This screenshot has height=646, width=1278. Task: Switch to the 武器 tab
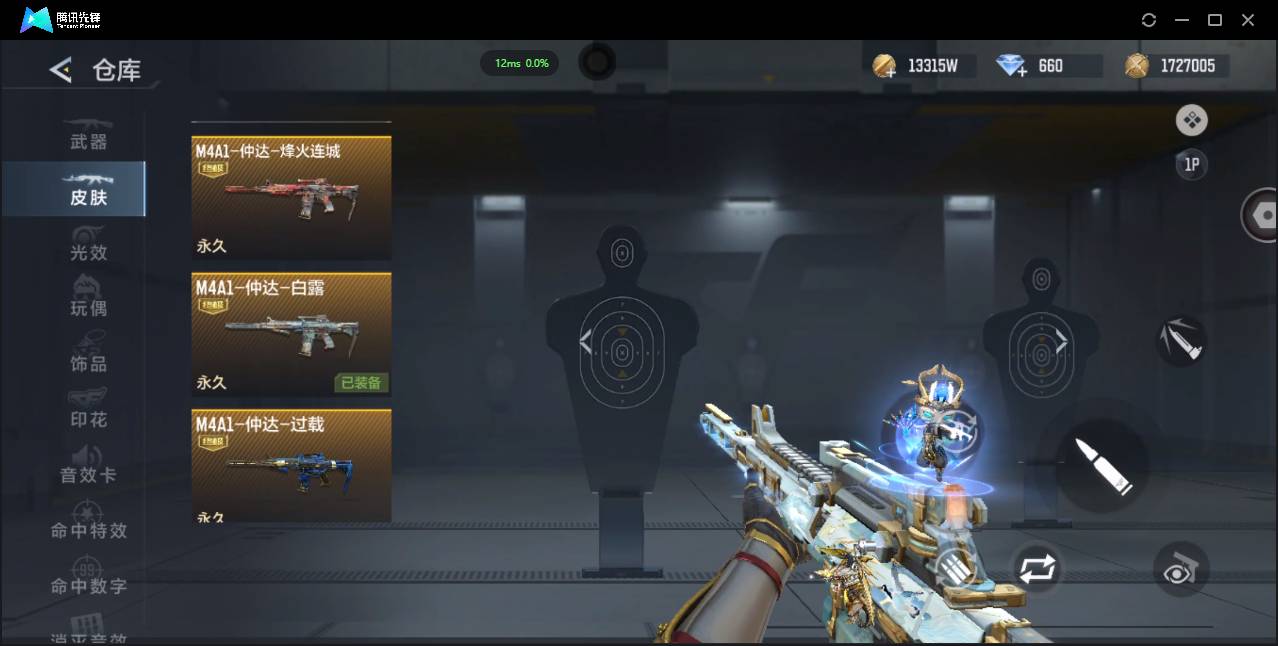click(88, 134)
